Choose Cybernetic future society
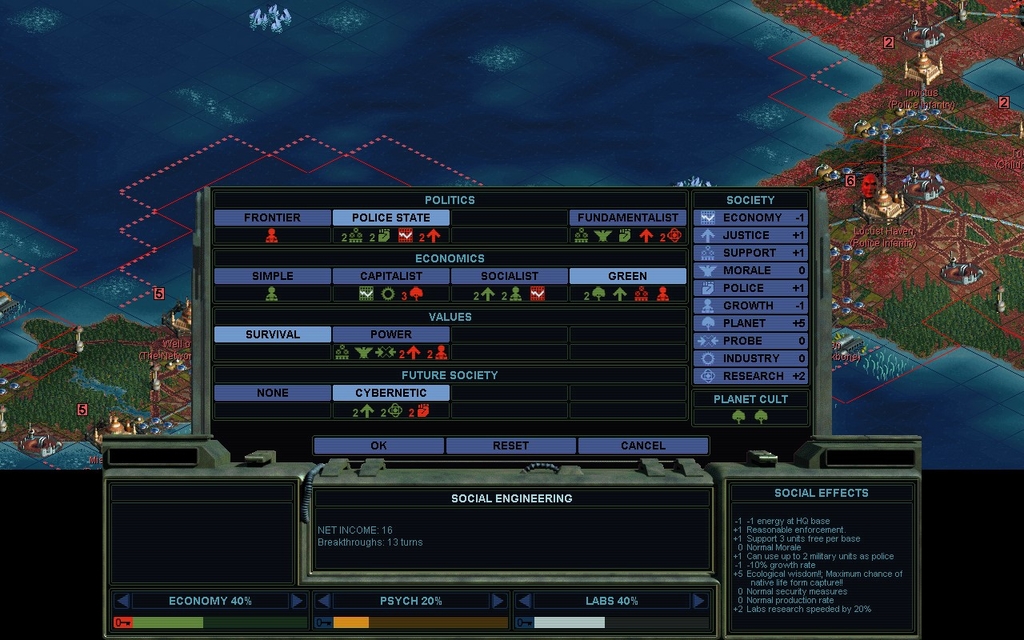 (x=390, y=394)
